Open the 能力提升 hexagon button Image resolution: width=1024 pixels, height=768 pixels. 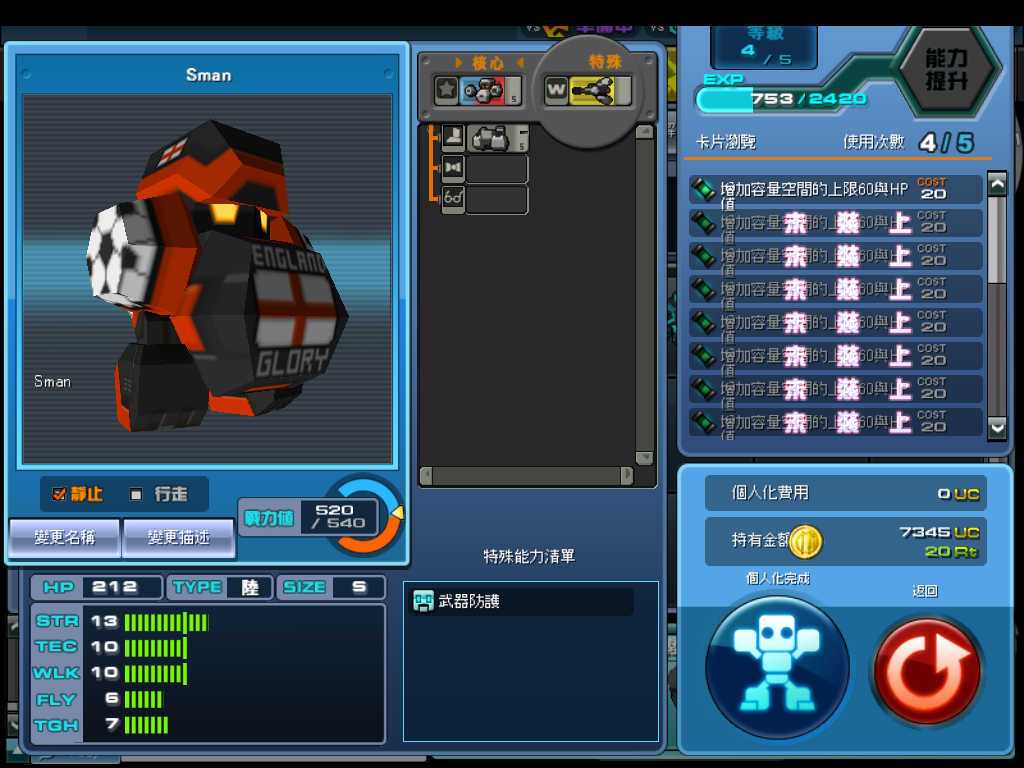coord(945,69)
